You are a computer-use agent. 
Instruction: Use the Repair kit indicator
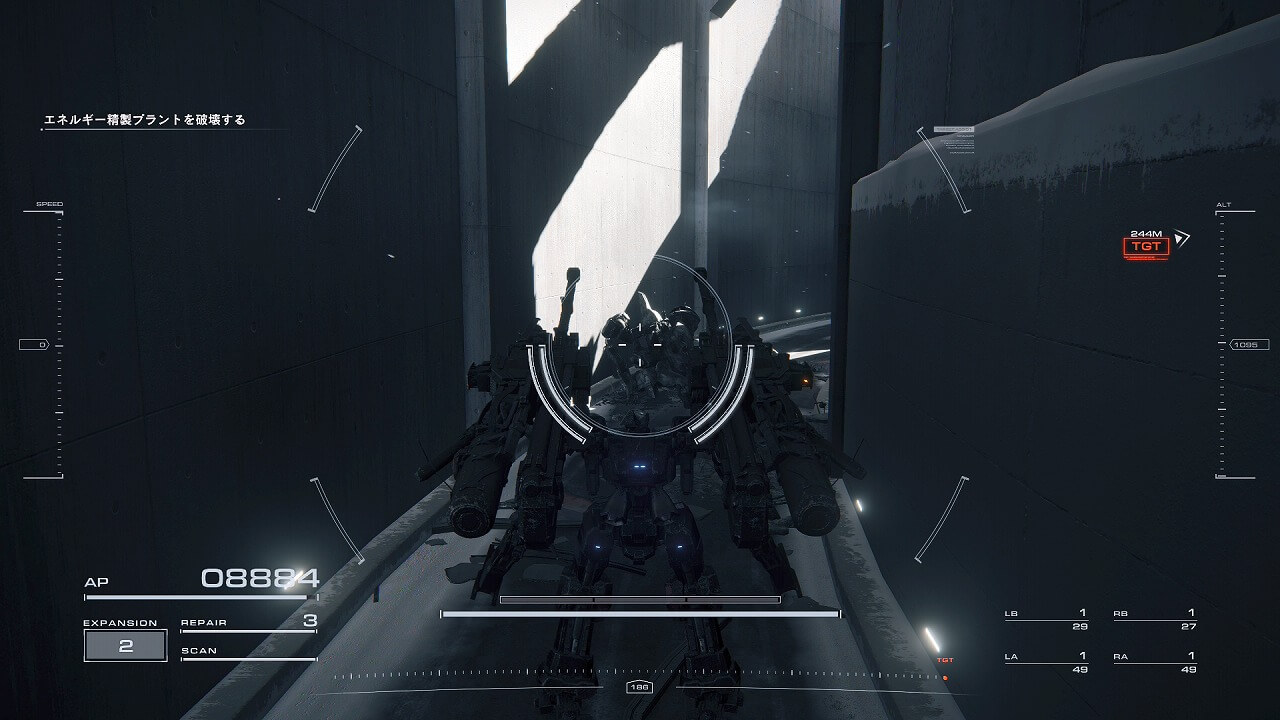(x=248, y=623)
